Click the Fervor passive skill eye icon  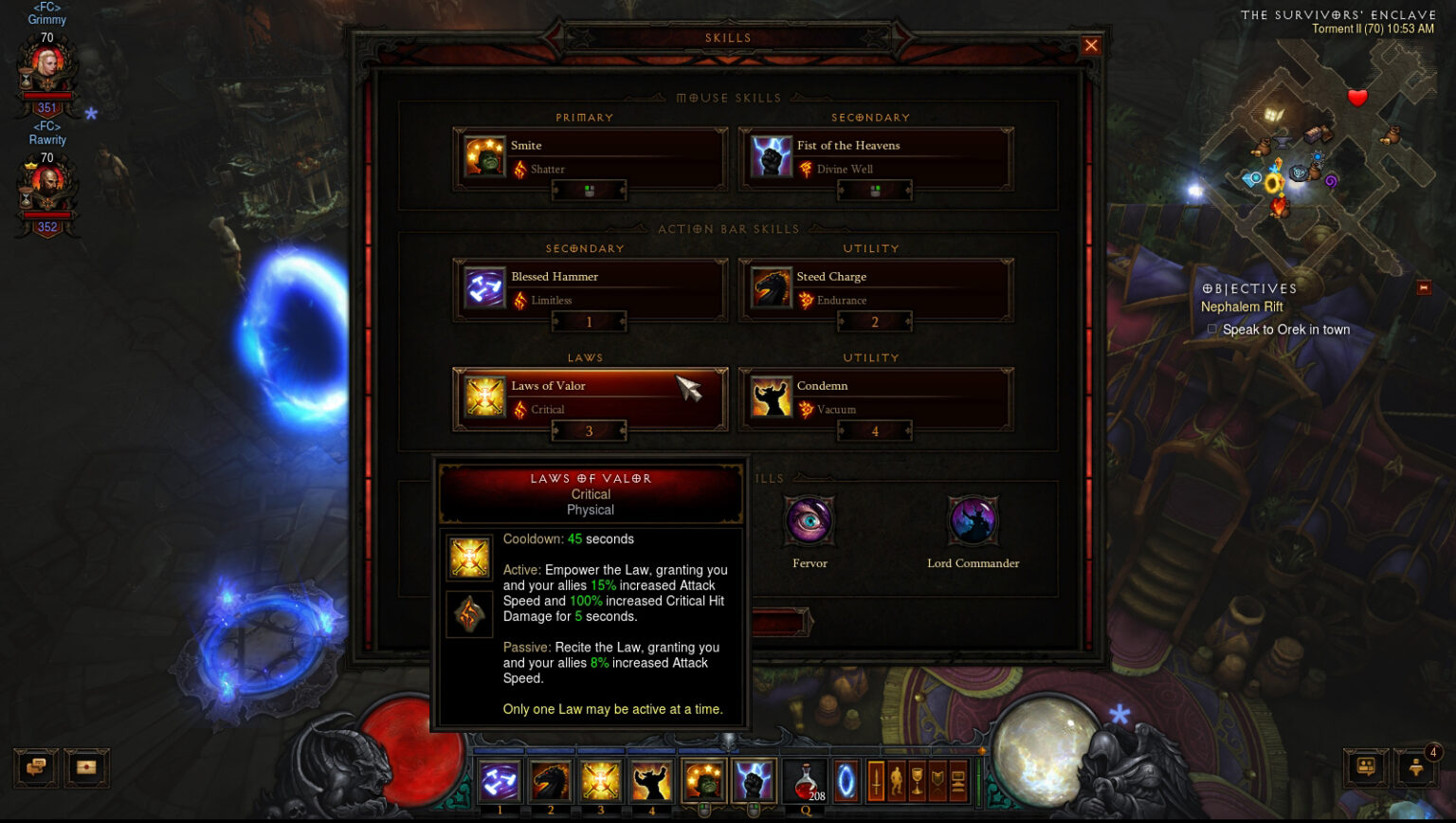pos(810,521)
